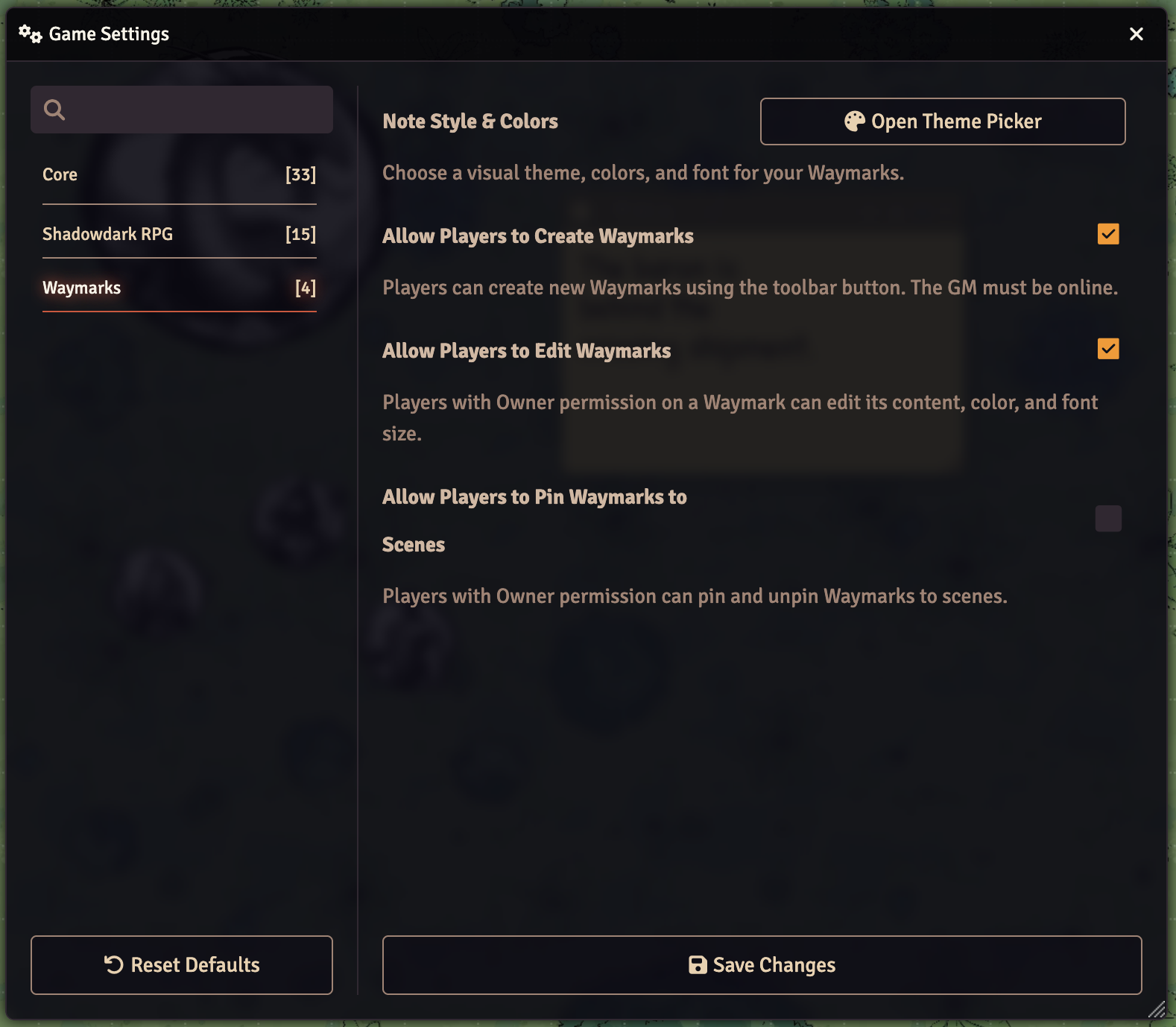Reset settings to defaults
The height and width of the screenshot is (1027, 1176).
click(181, 964)
